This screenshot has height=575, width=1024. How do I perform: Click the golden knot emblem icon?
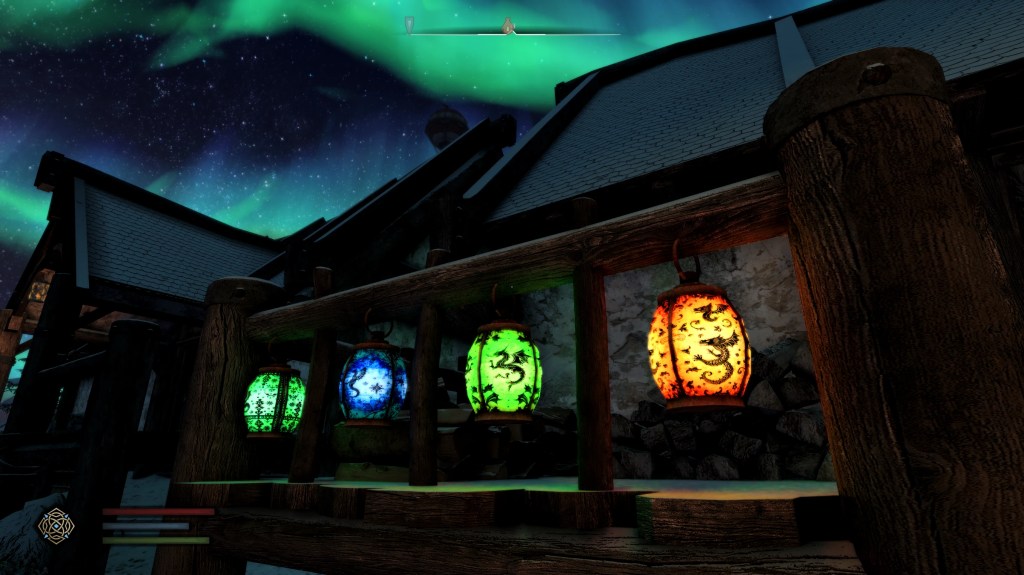coord(55,525)
